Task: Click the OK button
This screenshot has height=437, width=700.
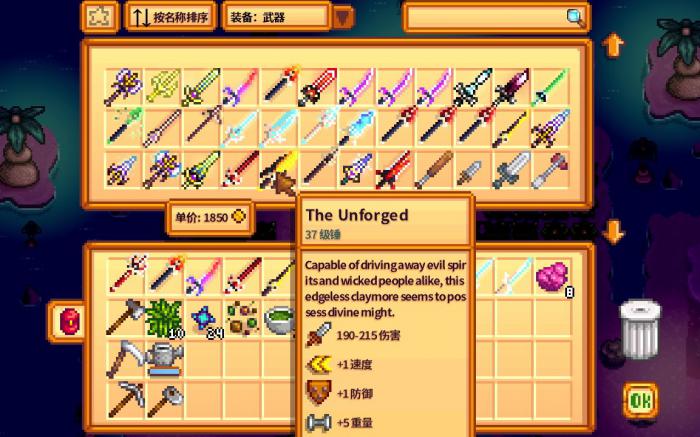Action: (641, 402)
